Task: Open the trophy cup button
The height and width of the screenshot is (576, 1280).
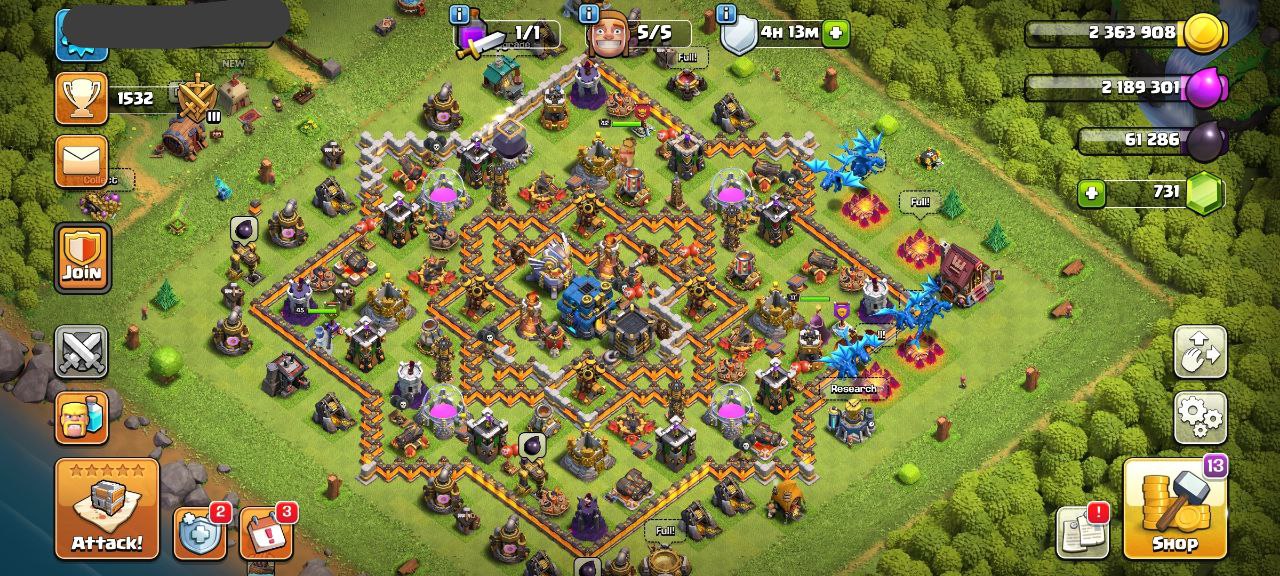Action: [x=81, y=98]
